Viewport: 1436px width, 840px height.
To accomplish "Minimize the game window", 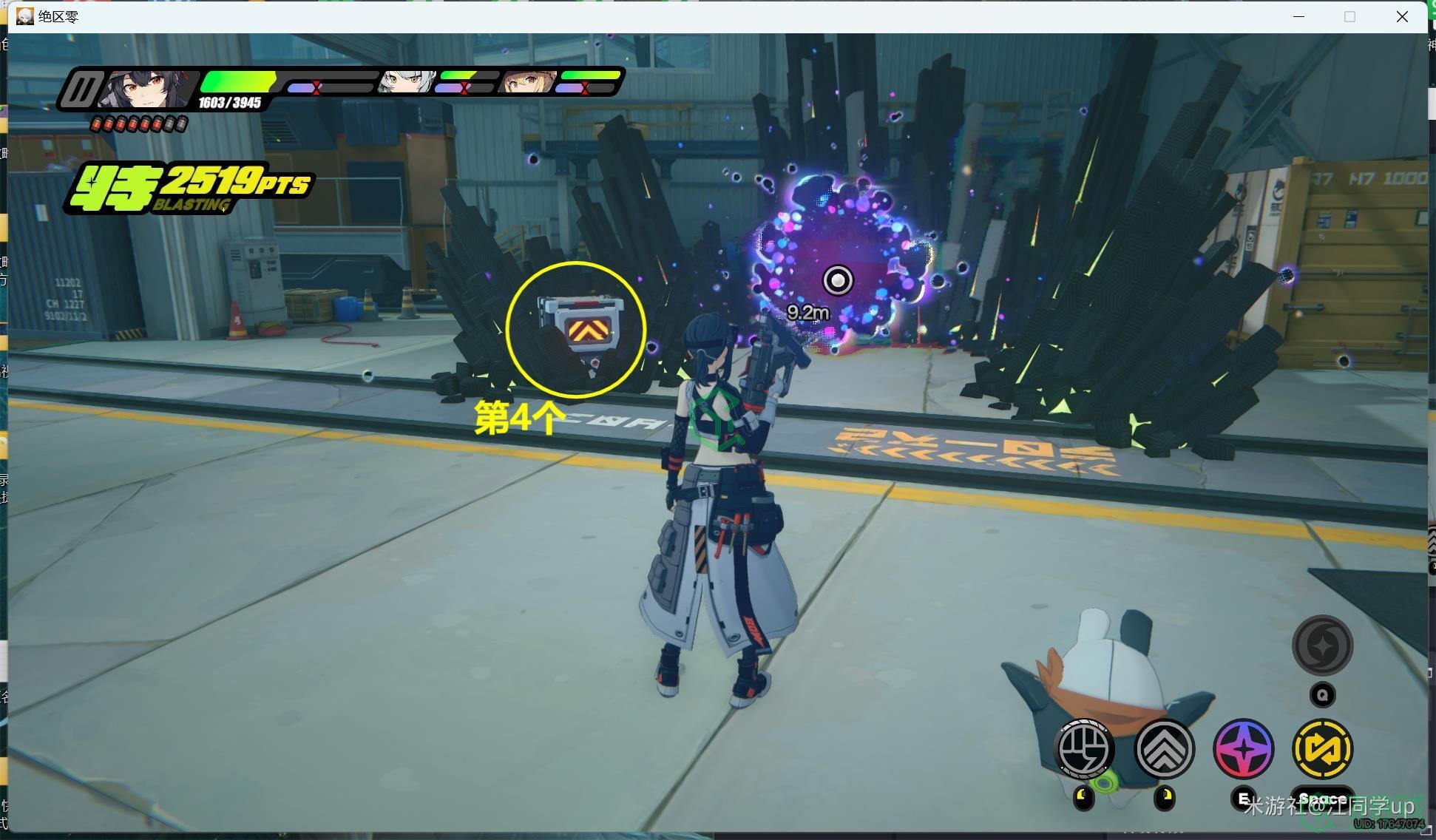I will point(1298,16).
